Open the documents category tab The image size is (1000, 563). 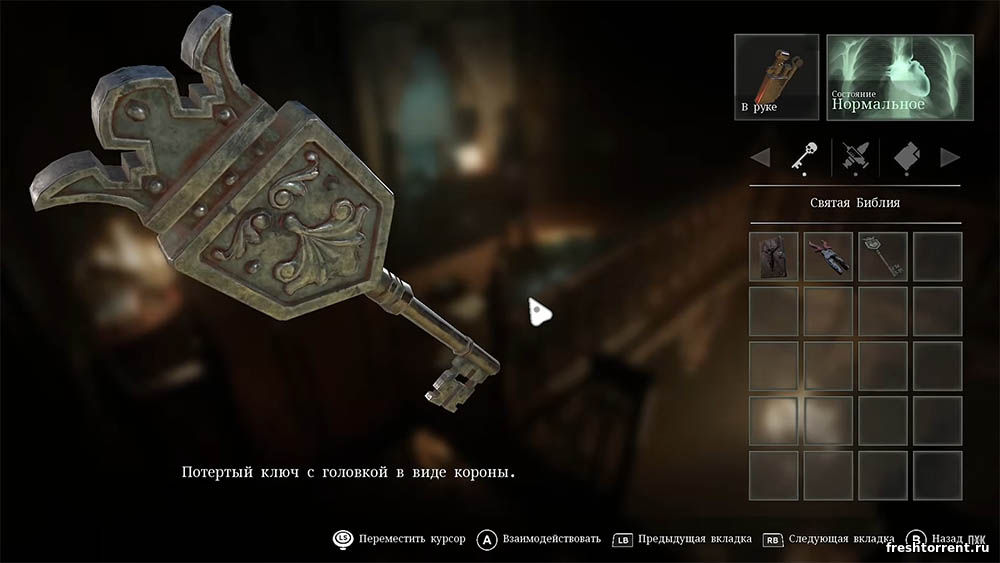[907, 156]
